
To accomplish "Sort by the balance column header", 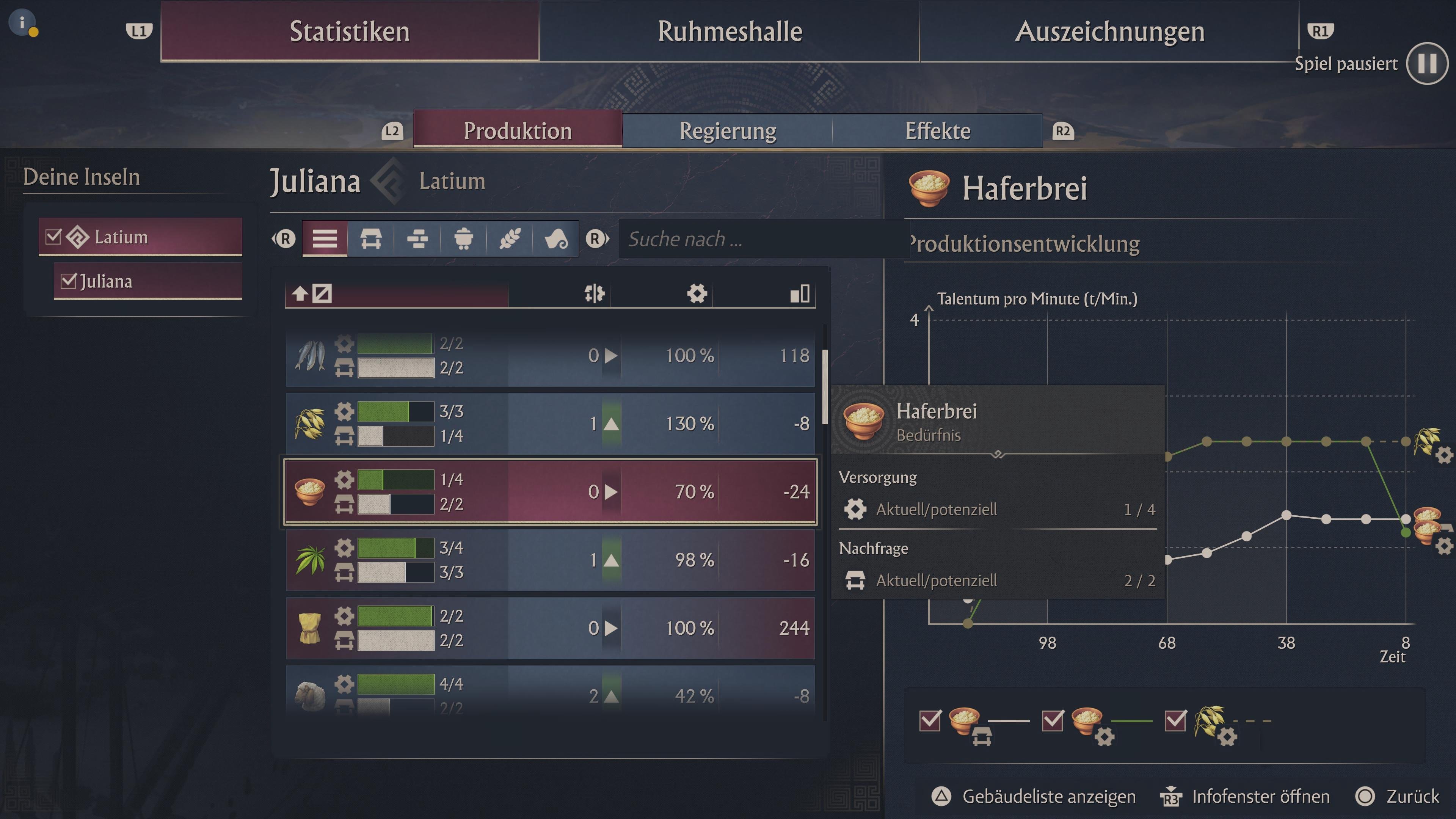I will click(593, 293).
